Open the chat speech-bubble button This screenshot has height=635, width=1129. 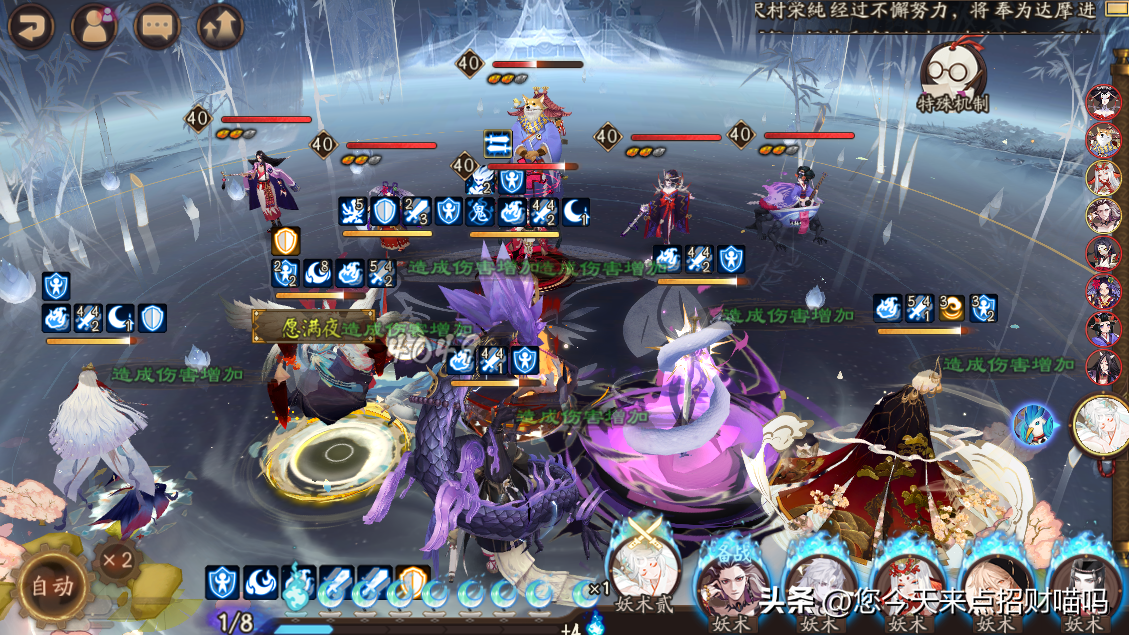pos(157,26)
